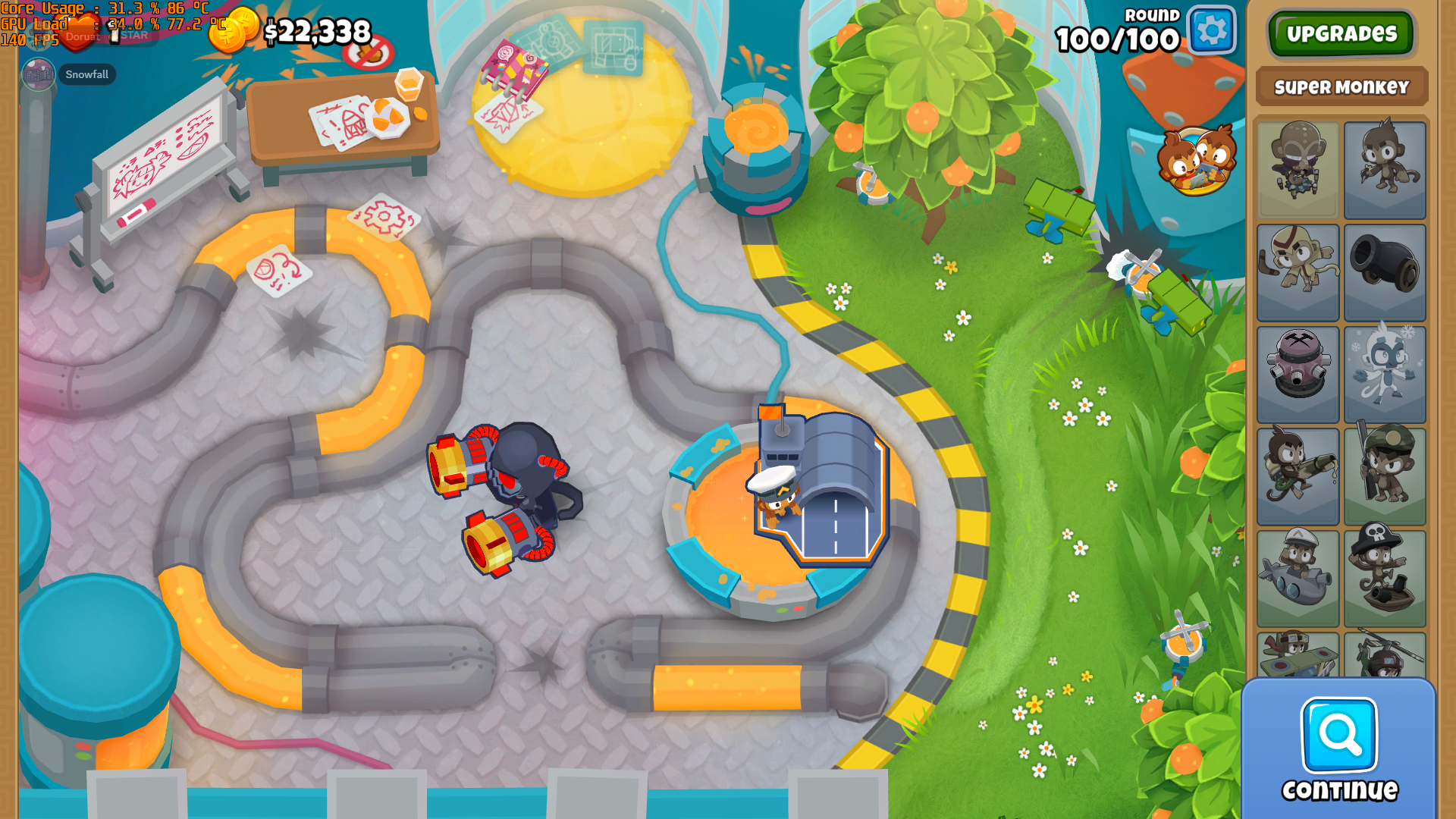Select the Ice Monkey tower
This screenshot has height=819, width=1456.
coord(1384,375)
